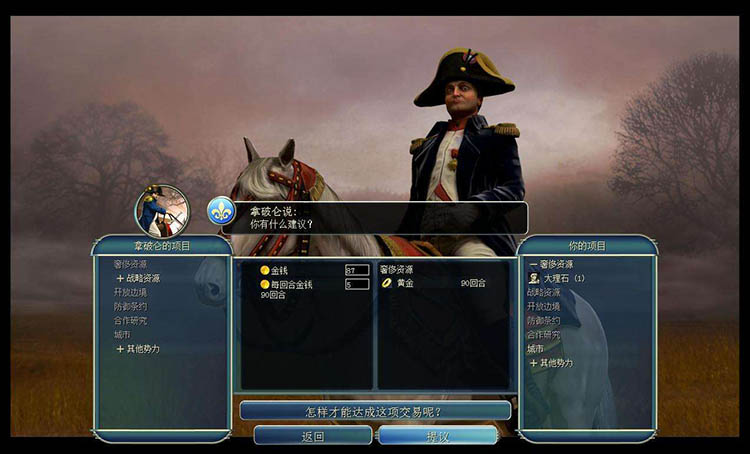Remove 黄金 luxury from the trade table
Screen dimensions: 750x454
(404, 283)
